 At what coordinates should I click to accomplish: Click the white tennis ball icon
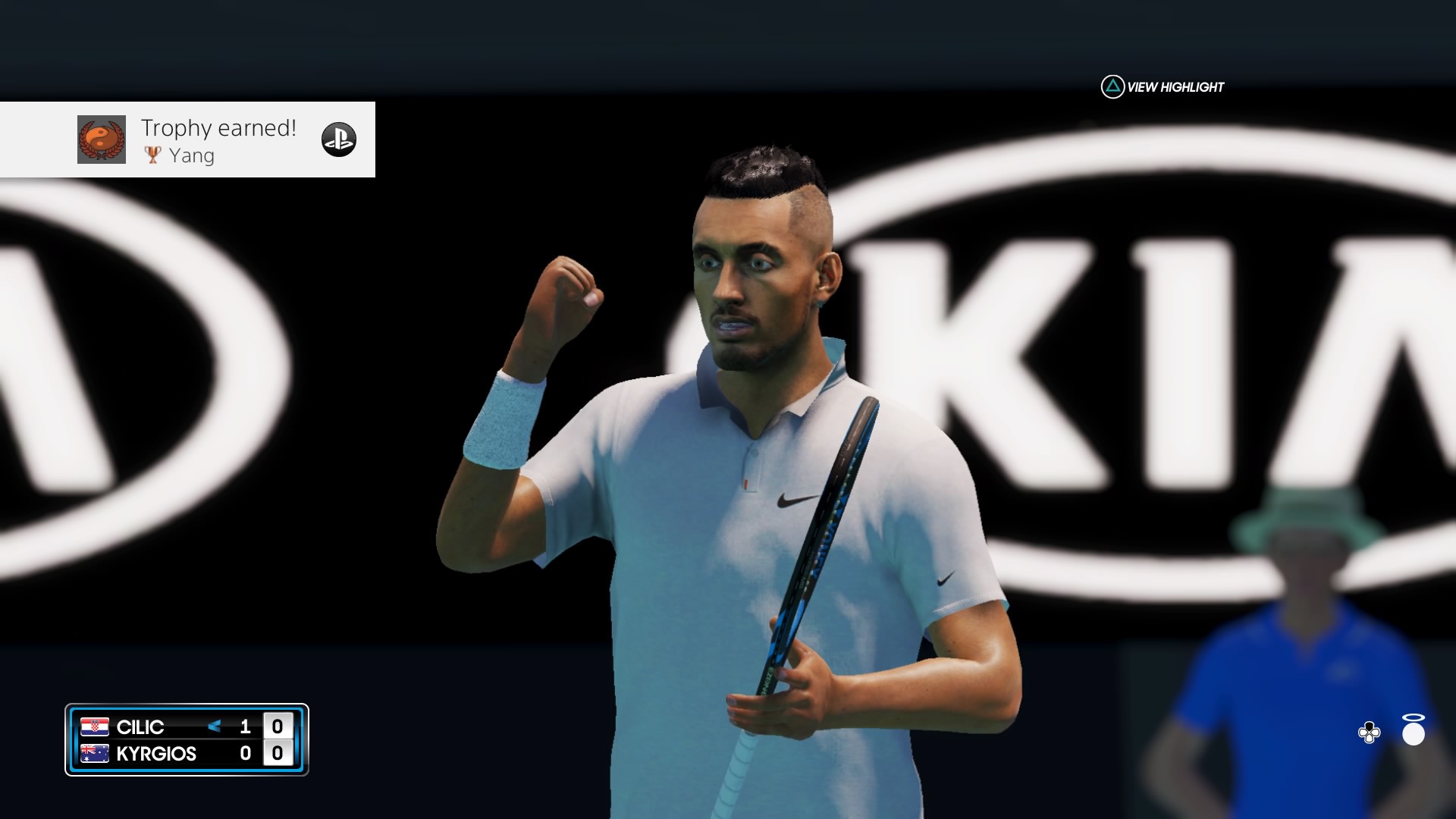click(1414, 732)
